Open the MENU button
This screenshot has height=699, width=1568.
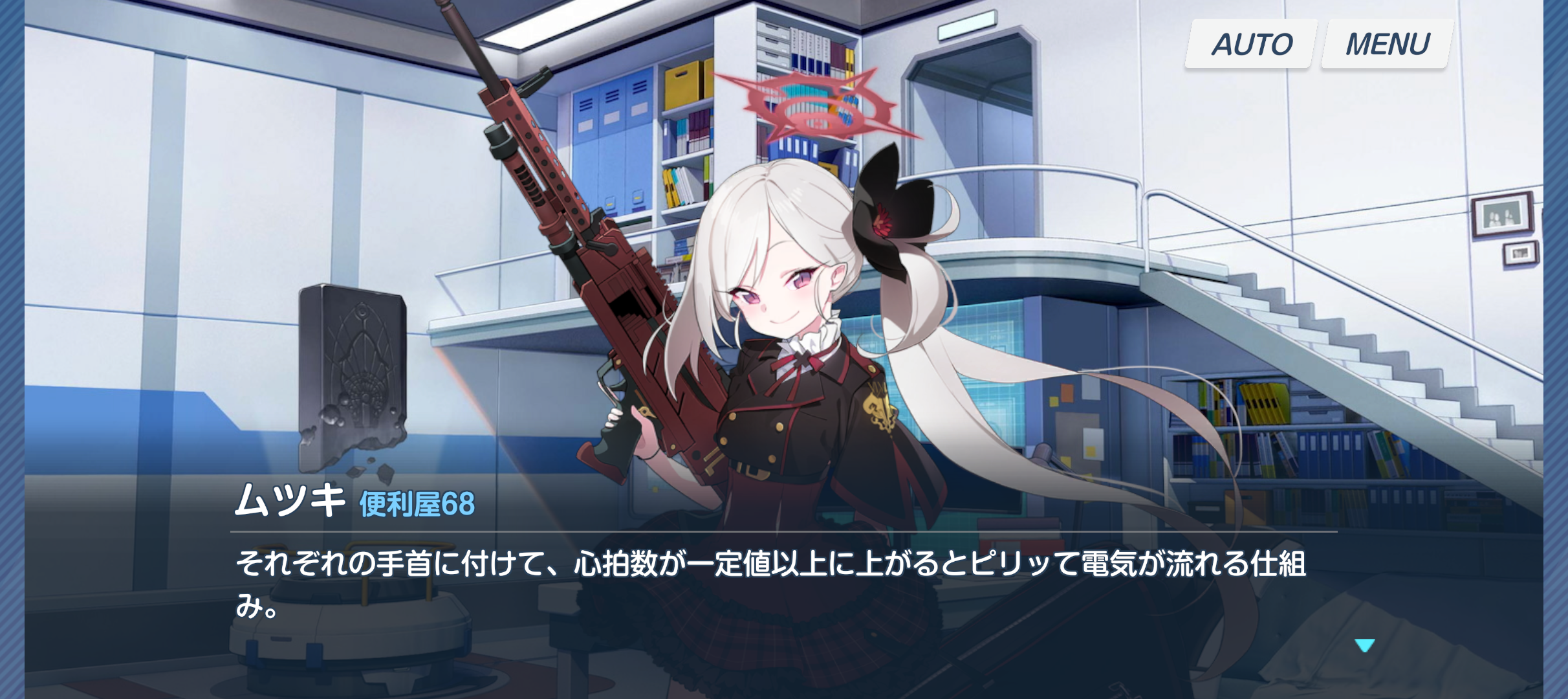[1387, 44]
